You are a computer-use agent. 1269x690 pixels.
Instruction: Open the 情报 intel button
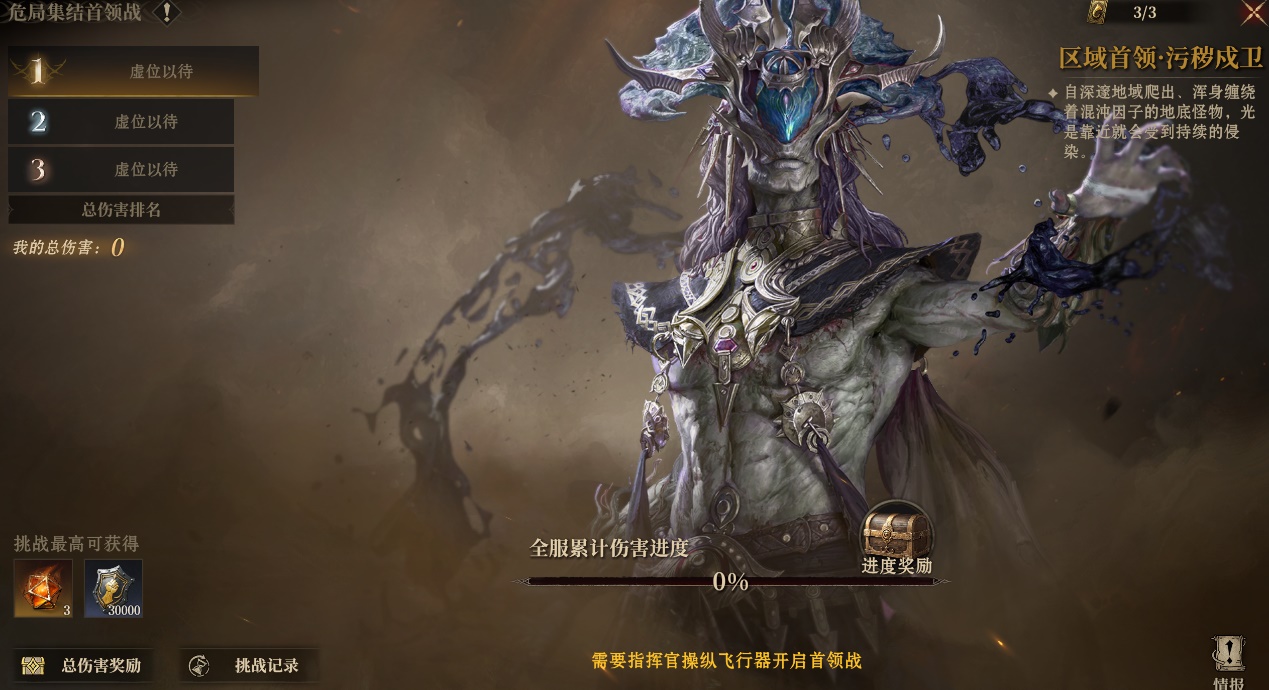(x=1228, y=661)
